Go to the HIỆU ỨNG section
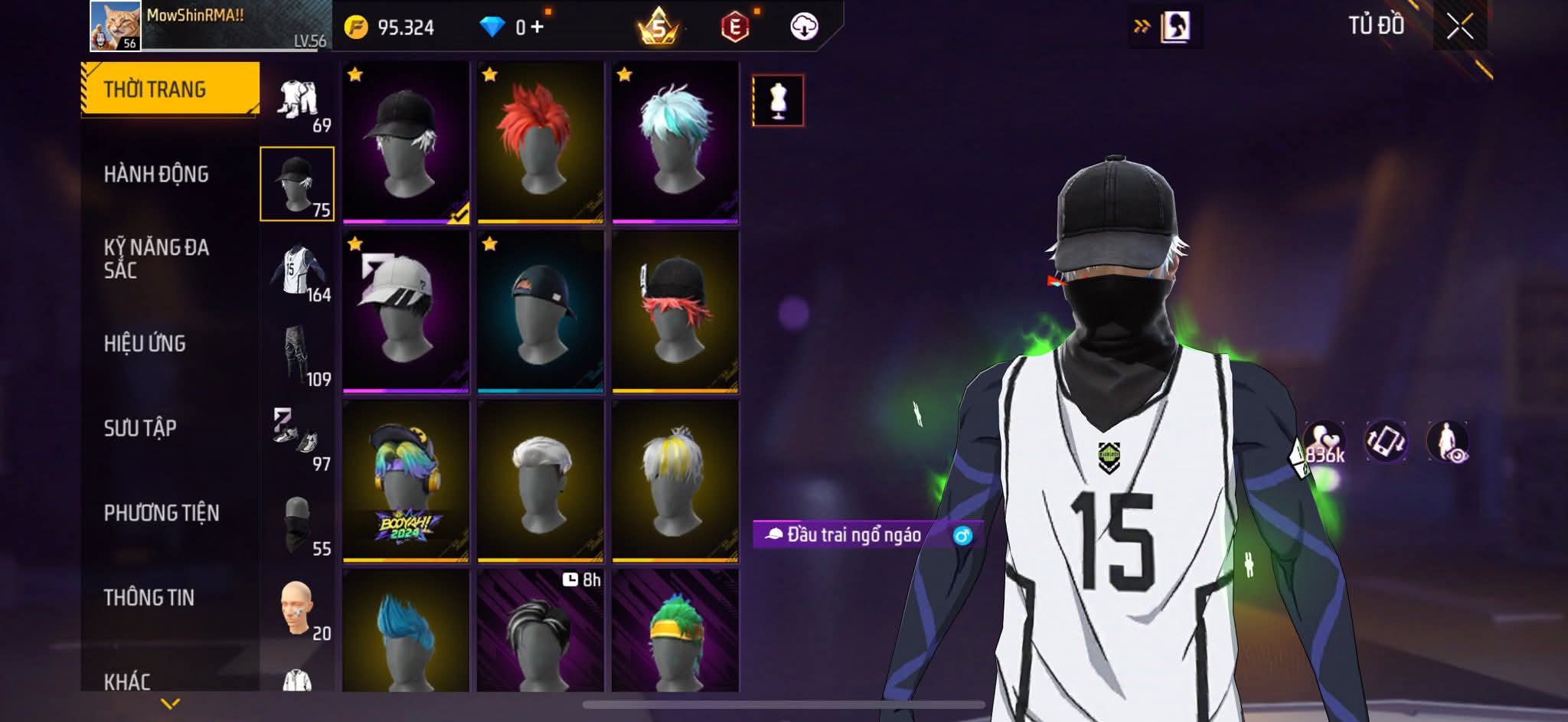This screenshot has height=722, width=1568. (145, 344)
